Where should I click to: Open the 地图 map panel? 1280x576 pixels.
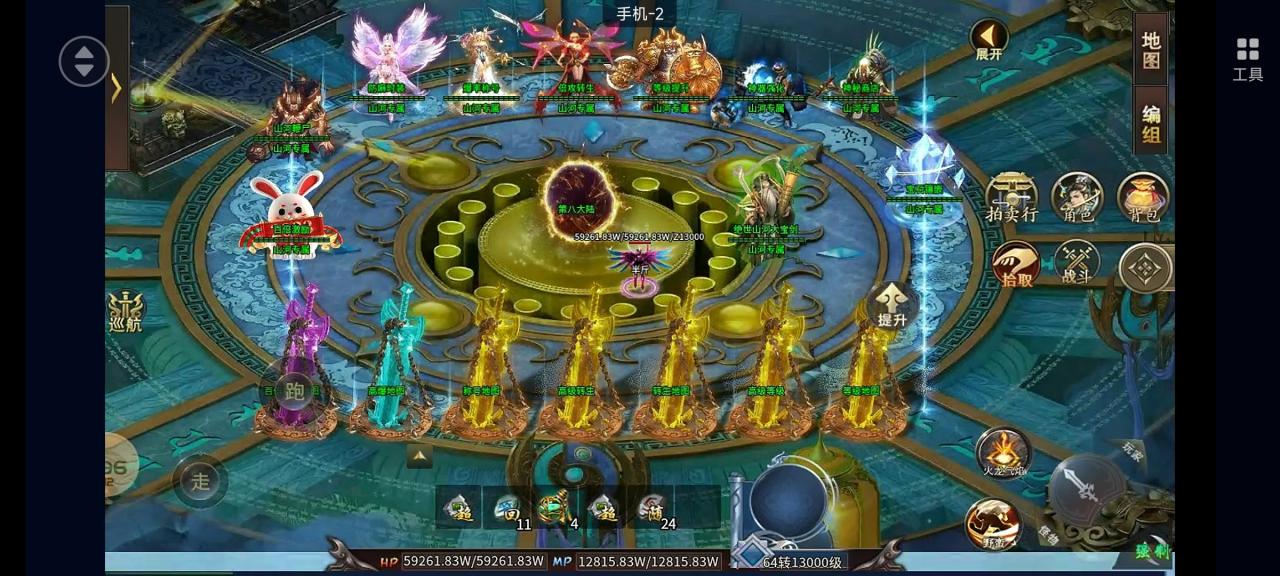[1151, 50]
